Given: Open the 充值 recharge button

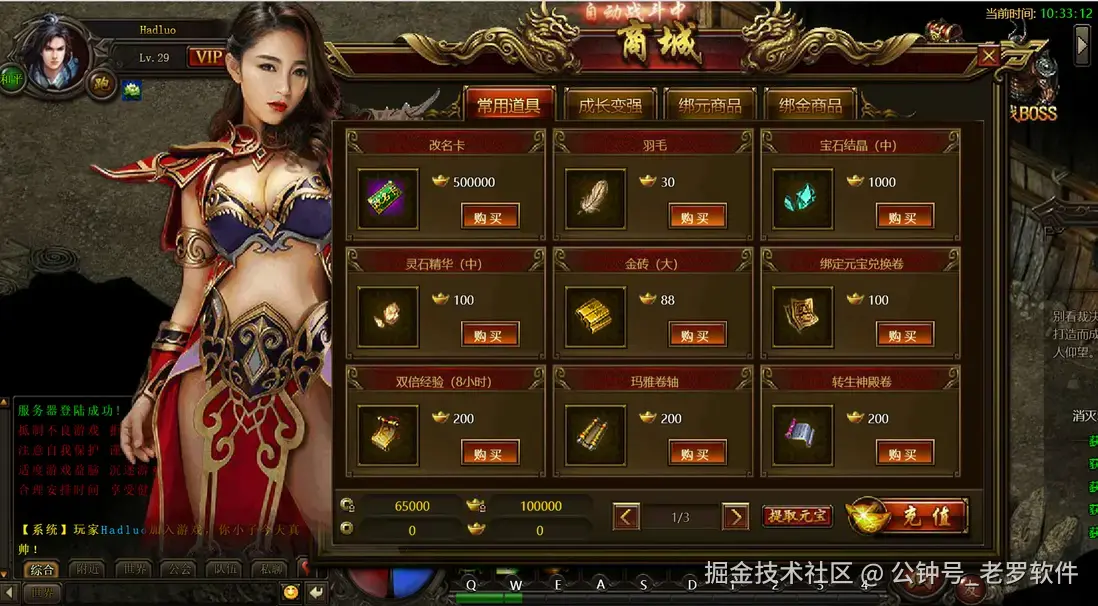Looking at the screenshot, I should pos(907,516).
